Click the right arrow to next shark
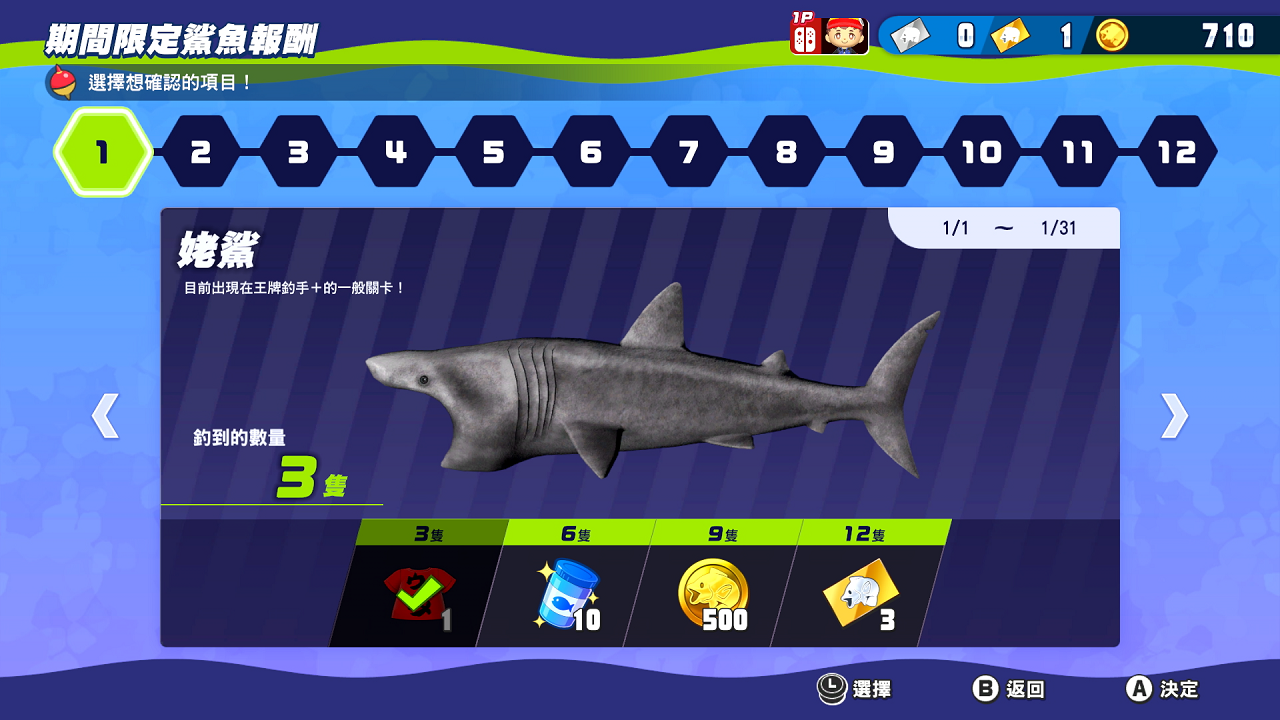 point(1174,416)
